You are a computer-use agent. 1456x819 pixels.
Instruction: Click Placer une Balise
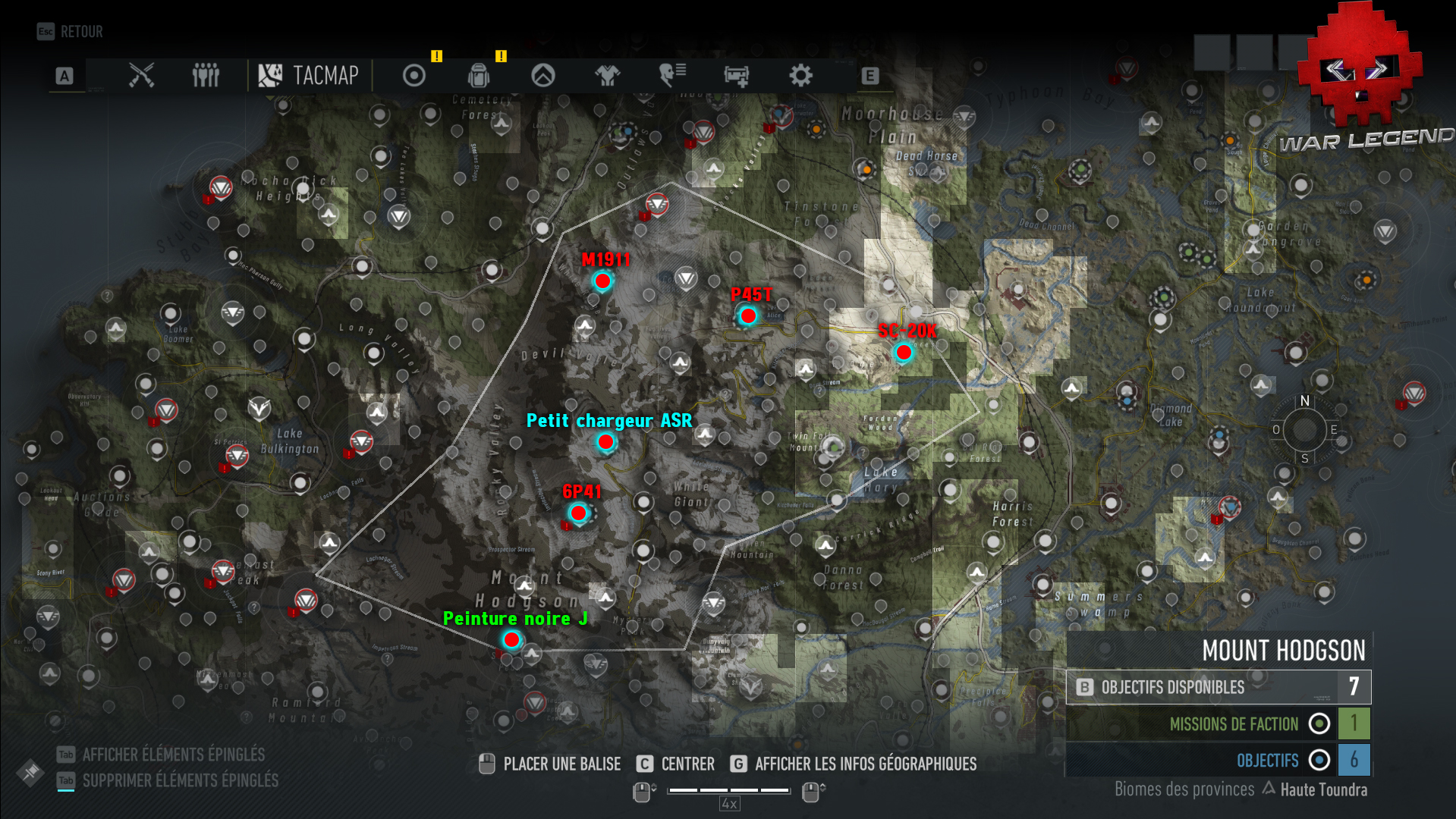click(561, 764)
